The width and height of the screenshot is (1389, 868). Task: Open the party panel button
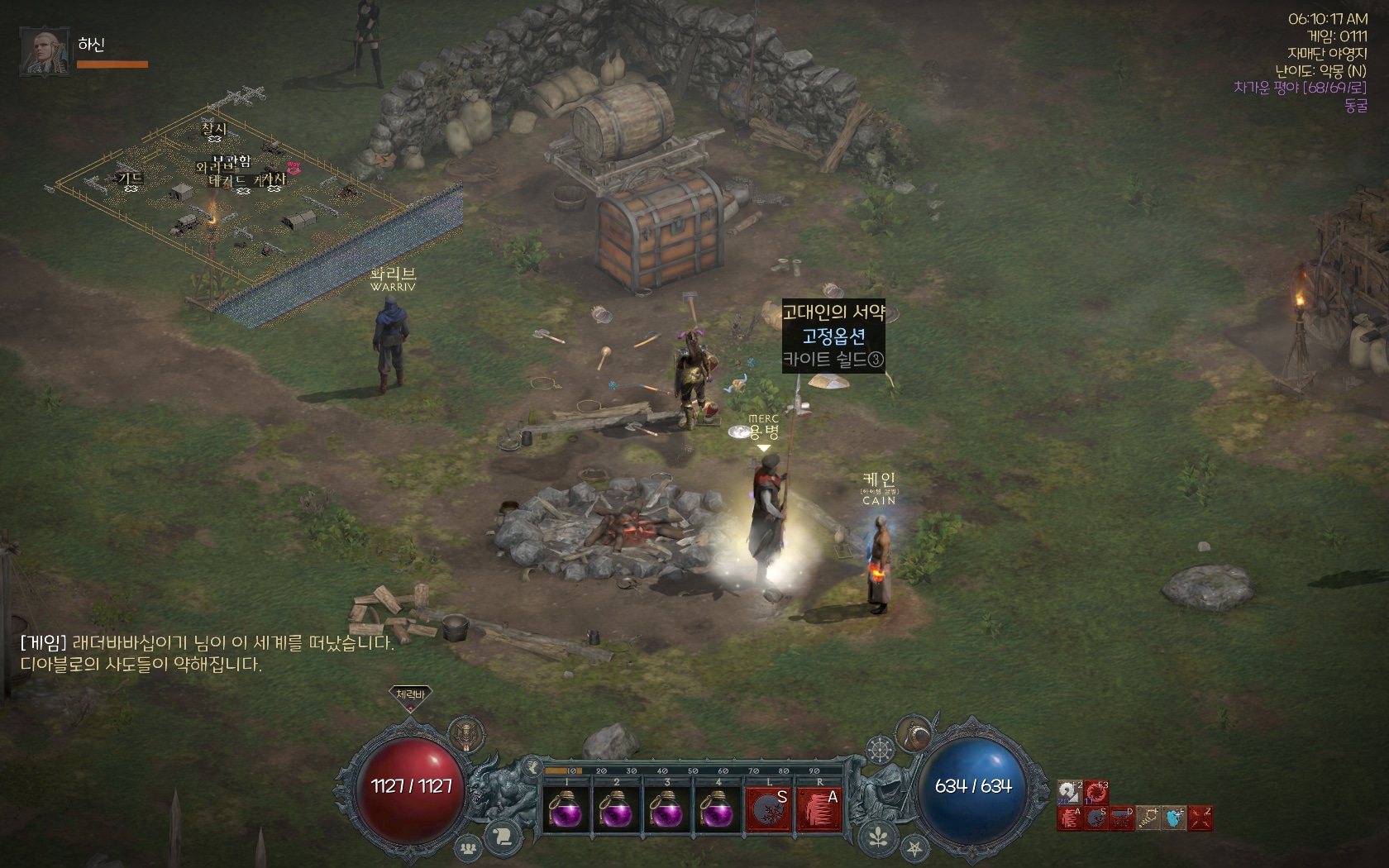coord(469,847)
